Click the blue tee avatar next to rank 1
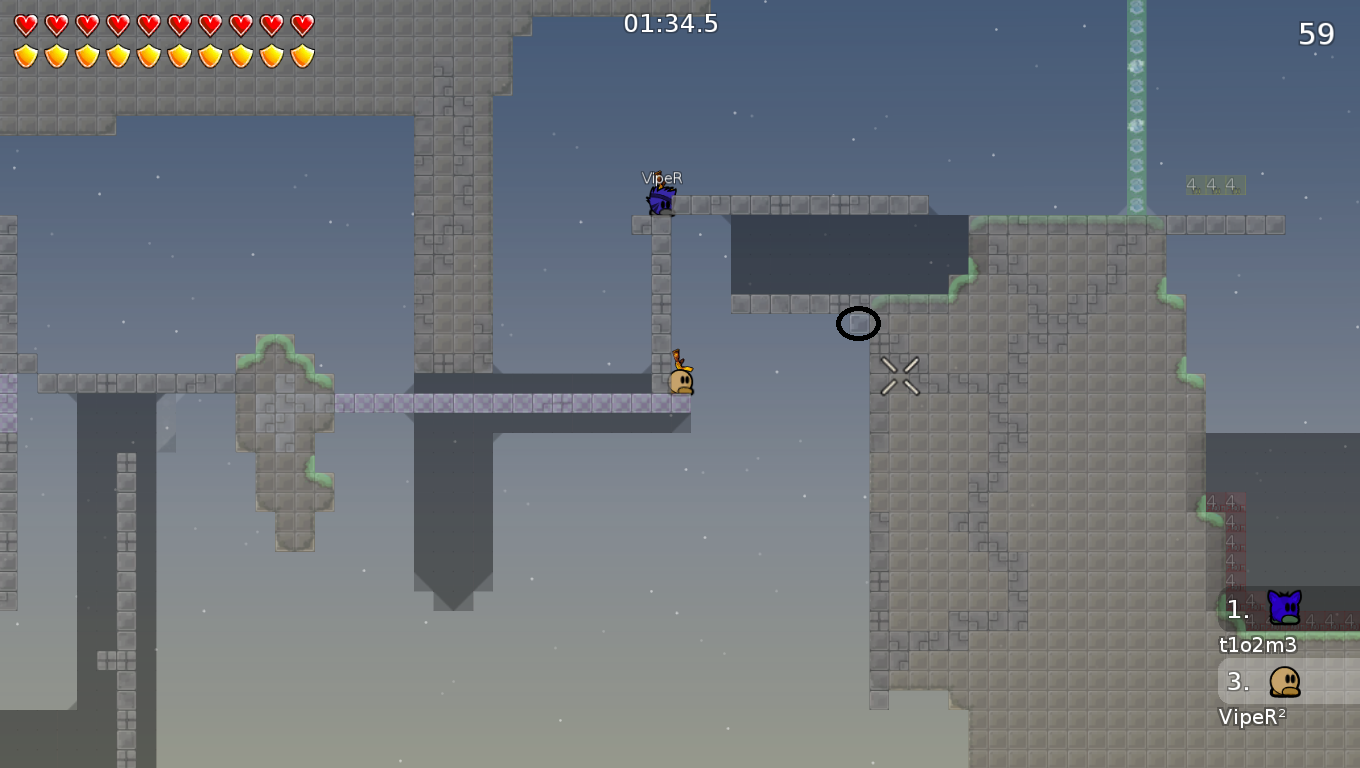The image size is (1360, 768). 1283,605
